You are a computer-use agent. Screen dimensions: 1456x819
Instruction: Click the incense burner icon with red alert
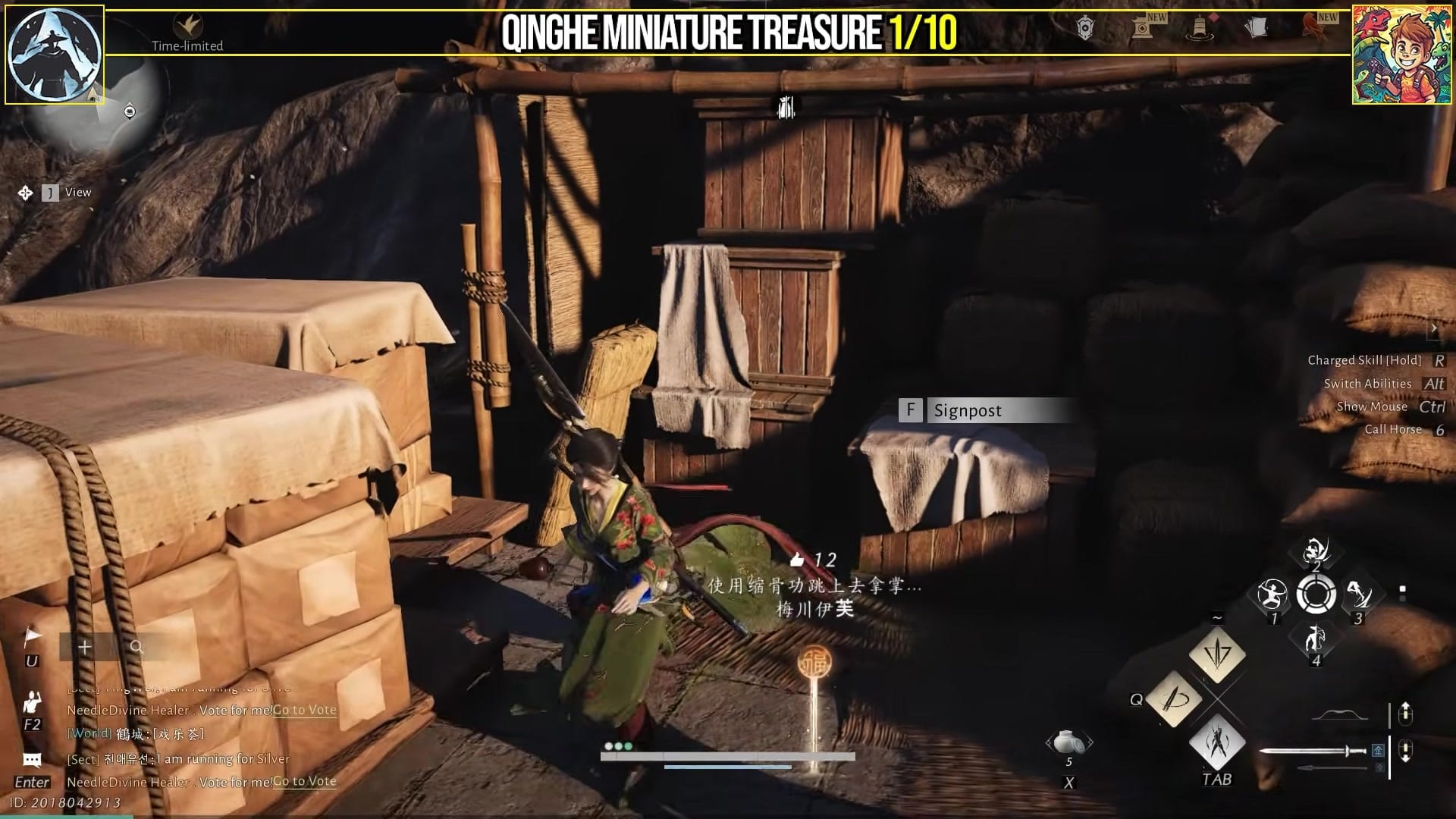1202,29
